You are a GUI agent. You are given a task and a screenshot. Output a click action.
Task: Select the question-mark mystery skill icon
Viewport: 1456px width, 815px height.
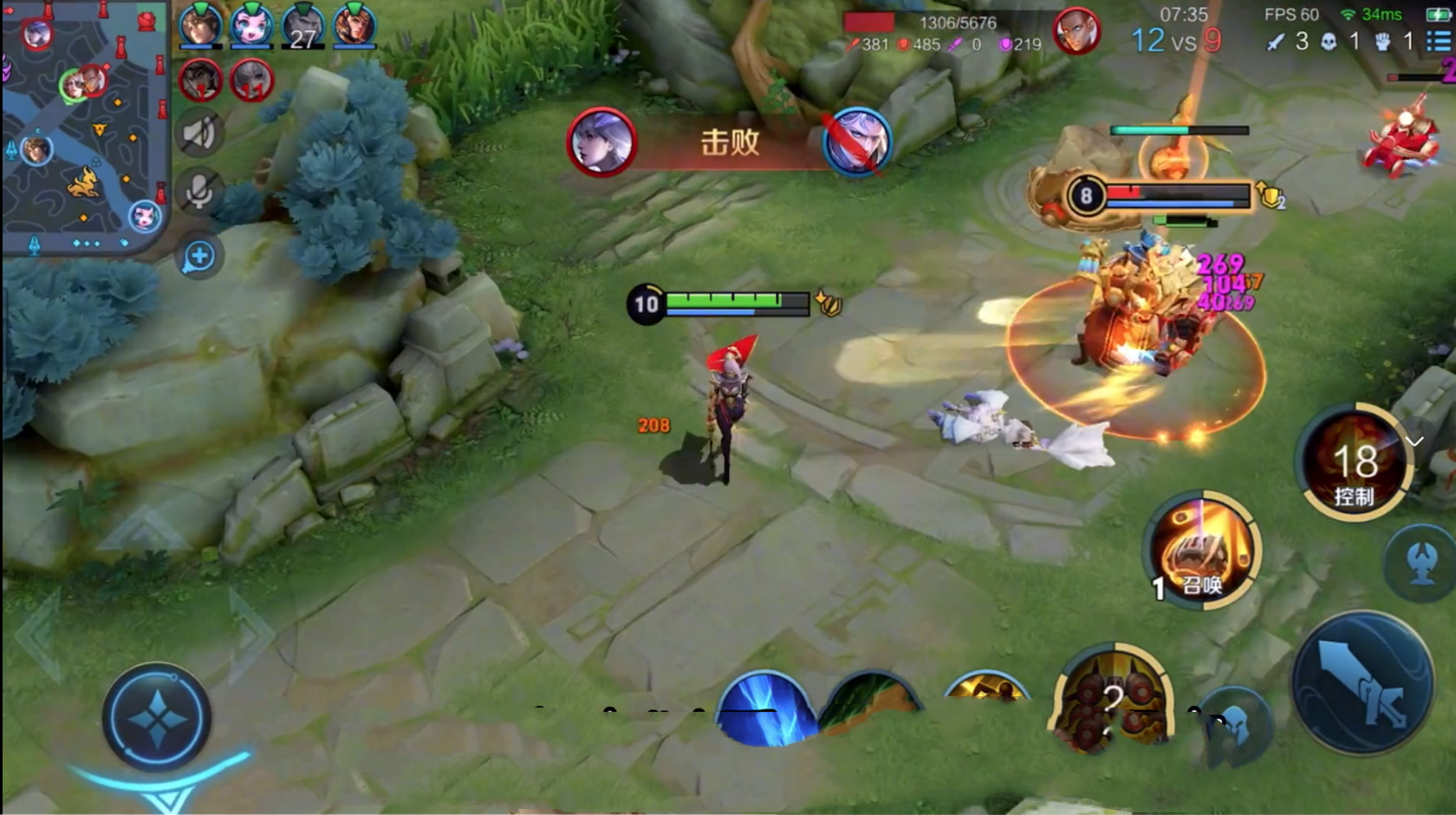pos(1112,701)
